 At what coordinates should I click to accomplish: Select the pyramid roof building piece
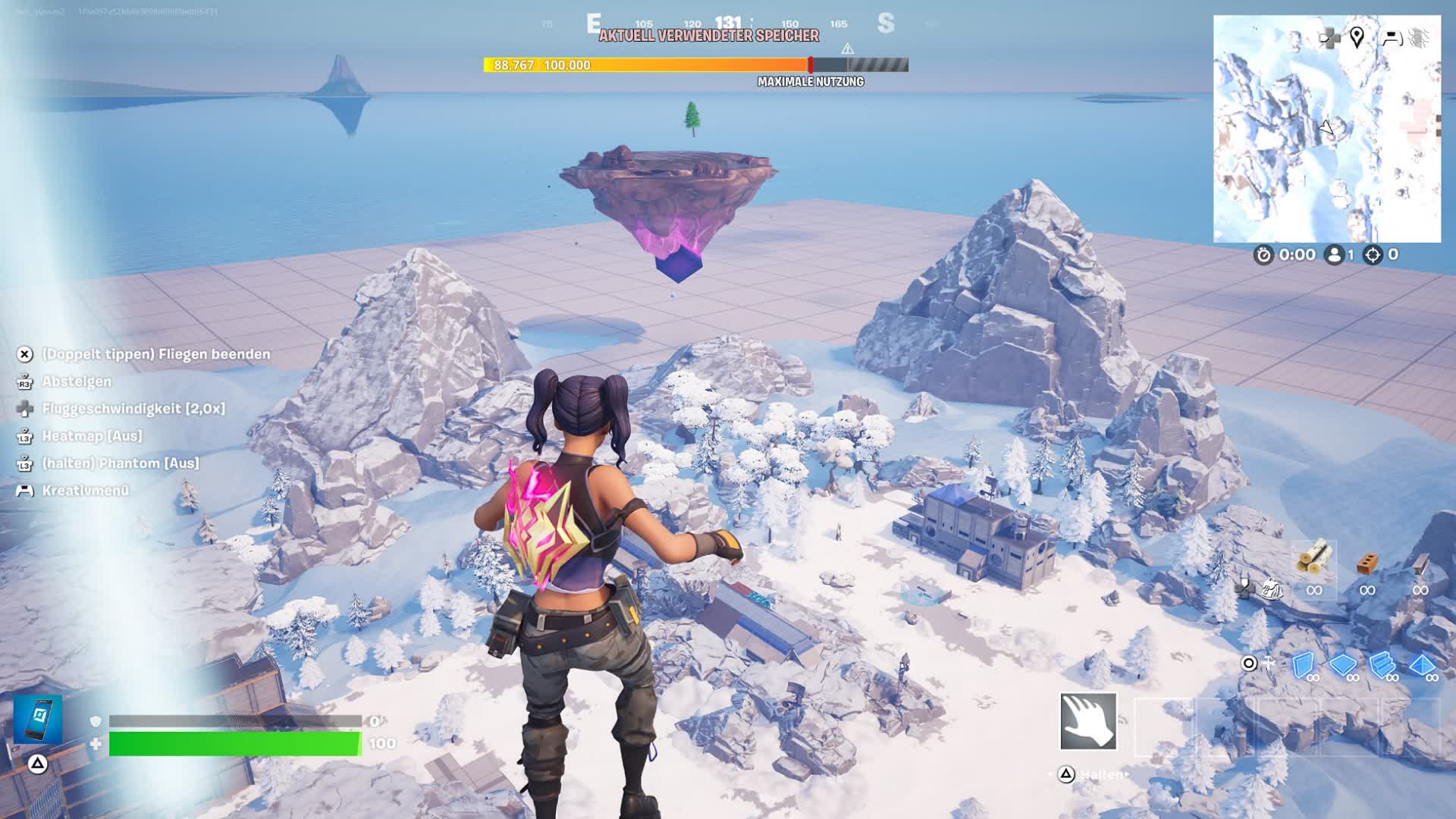click(x=1422, y=665)
